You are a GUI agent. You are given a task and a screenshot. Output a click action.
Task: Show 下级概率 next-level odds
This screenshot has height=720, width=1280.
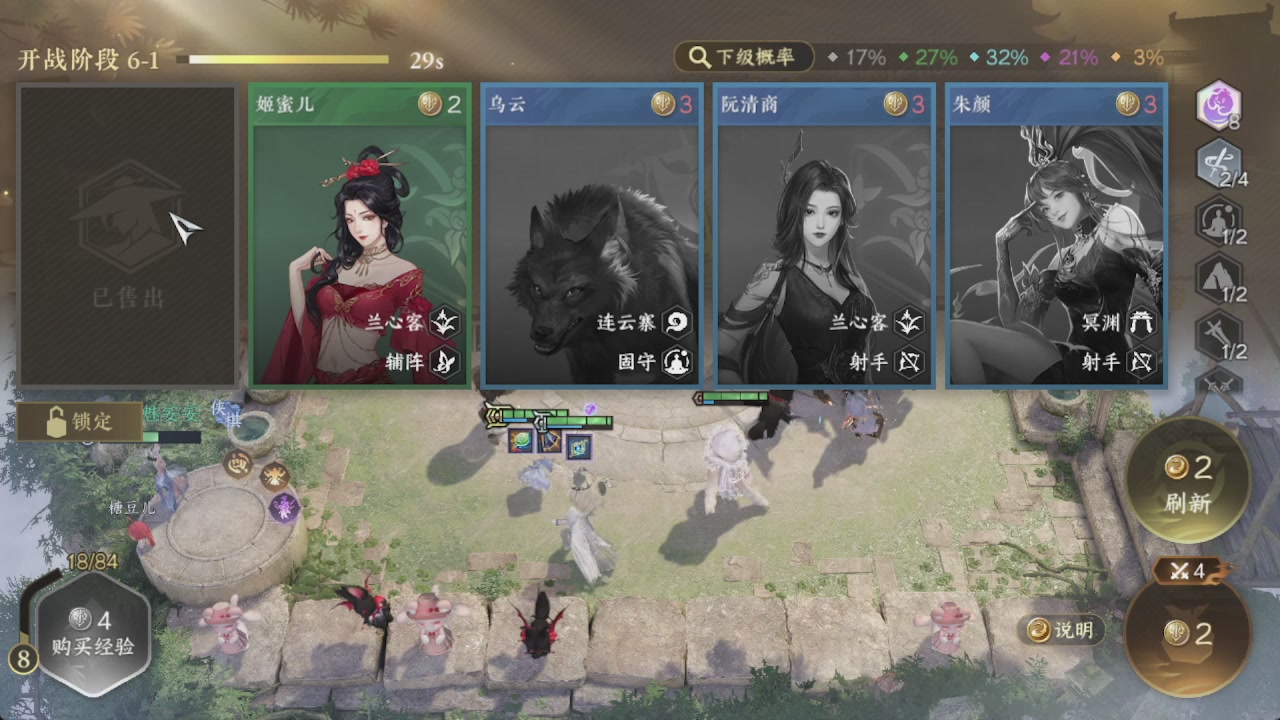[743, 57]
